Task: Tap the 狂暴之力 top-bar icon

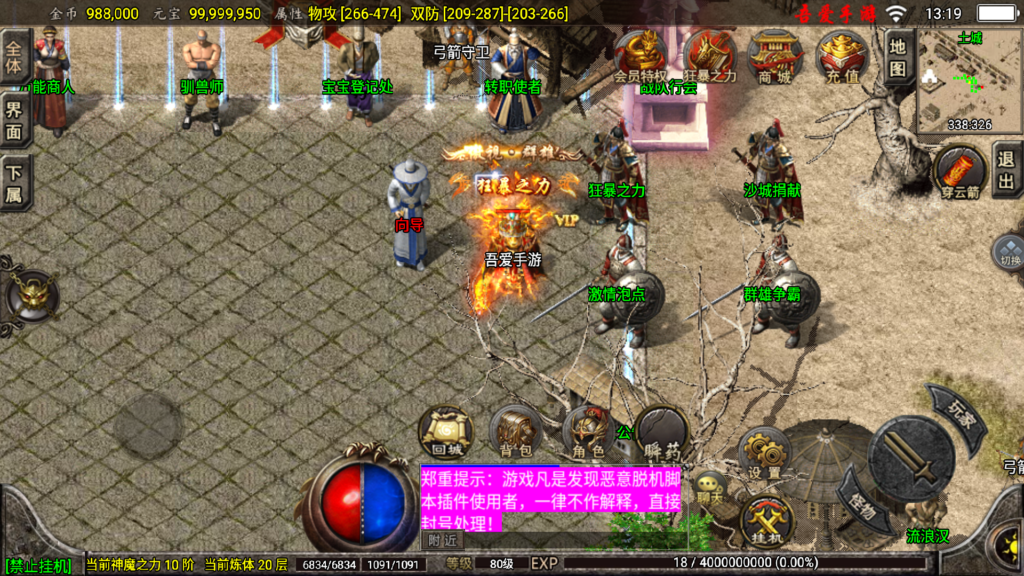Action: pos(709,56)
